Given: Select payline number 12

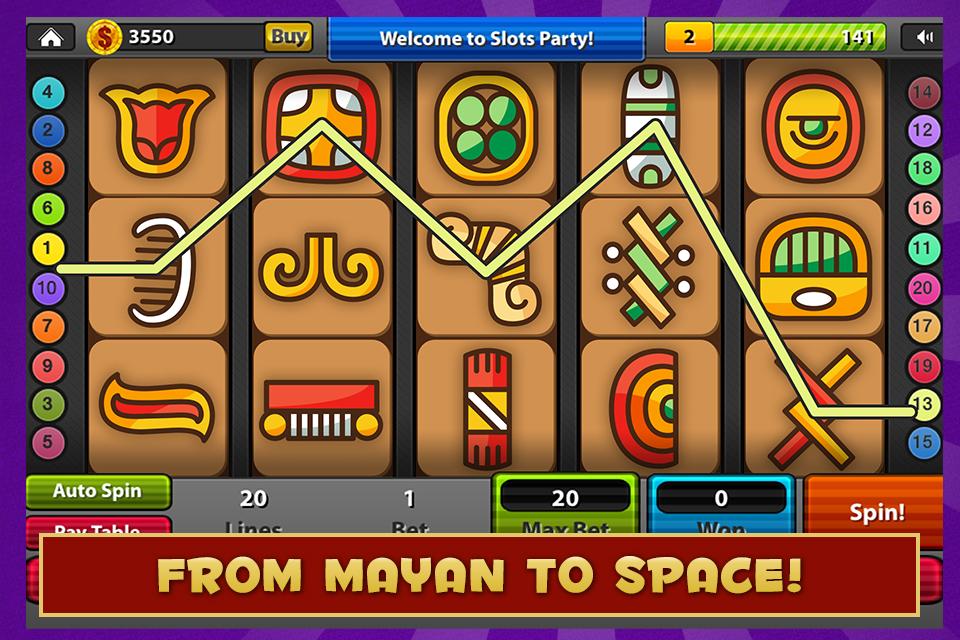Looking at the screenshot, I should coord(924,130).
